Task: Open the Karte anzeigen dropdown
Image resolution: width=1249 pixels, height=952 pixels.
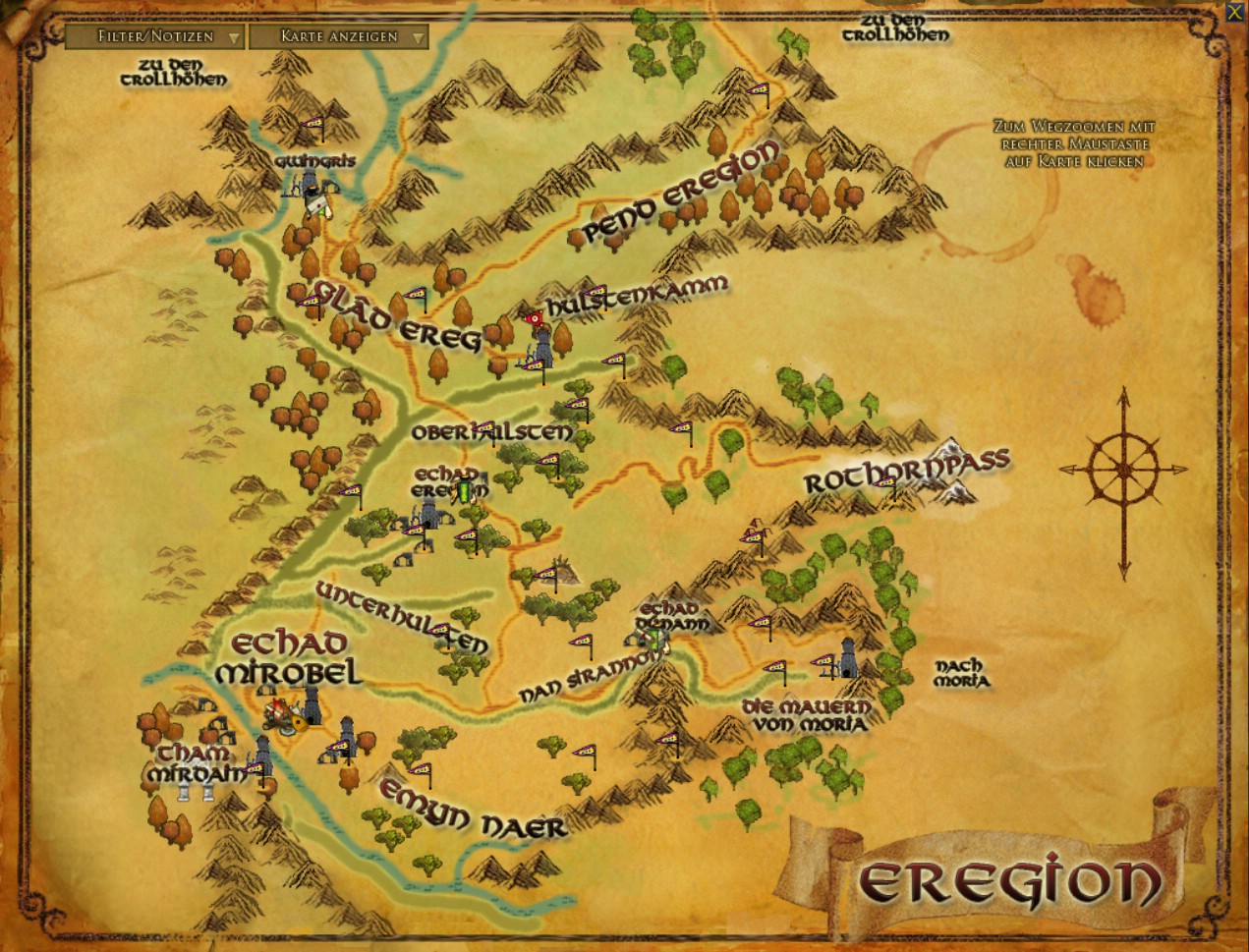Action: pyautogui.click(x=339, y=37)
